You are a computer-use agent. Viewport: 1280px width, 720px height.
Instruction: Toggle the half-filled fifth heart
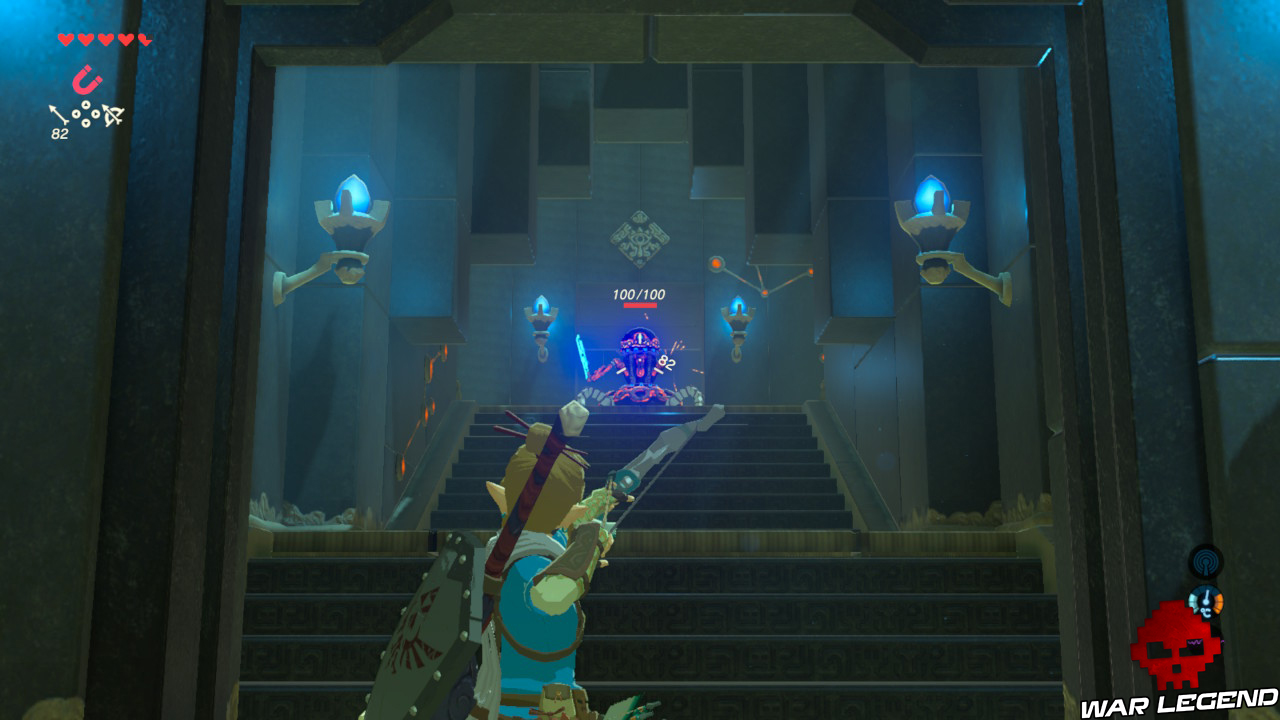click(x=143, y=38)
